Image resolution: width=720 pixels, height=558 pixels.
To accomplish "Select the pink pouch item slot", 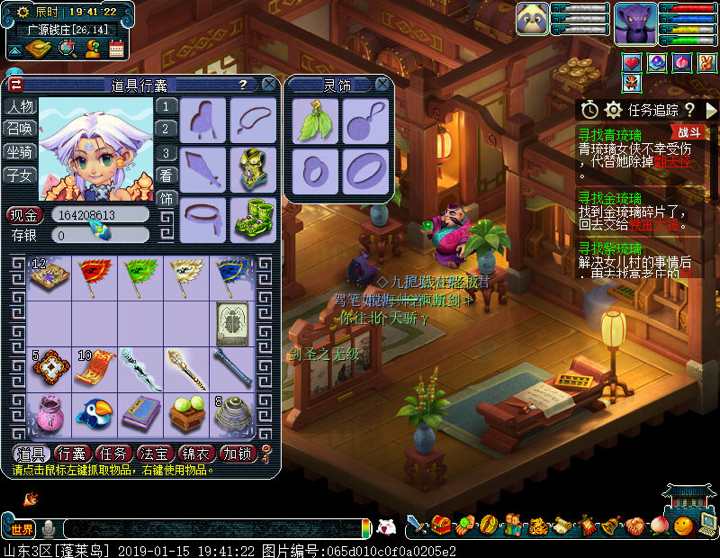I will (x=46, y=413).
